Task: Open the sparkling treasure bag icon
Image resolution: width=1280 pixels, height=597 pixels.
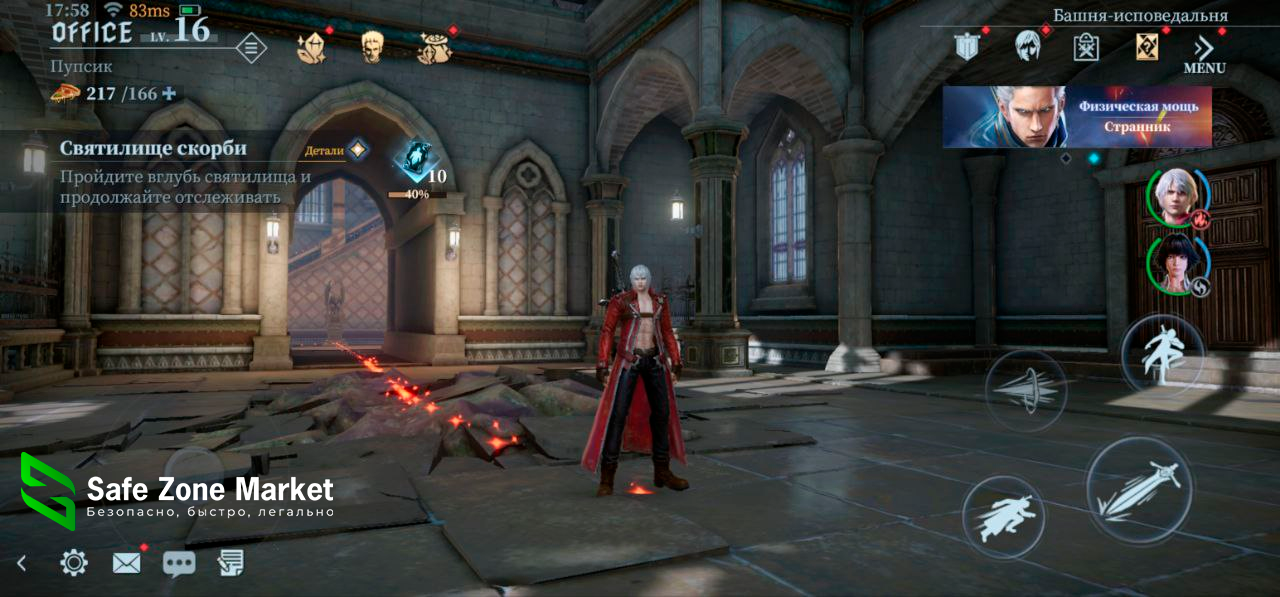Action: coord(434,48)
